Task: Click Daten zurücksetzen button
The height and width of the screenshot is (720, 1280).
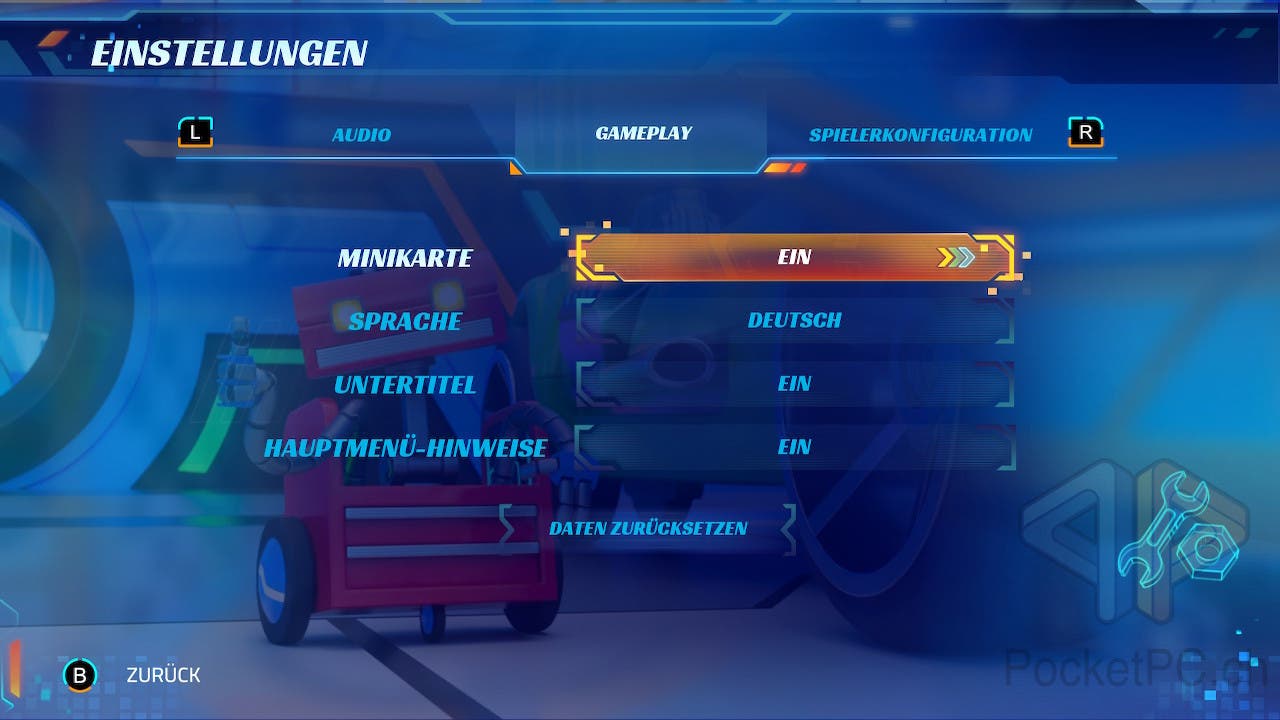Action: coord(648,528)
